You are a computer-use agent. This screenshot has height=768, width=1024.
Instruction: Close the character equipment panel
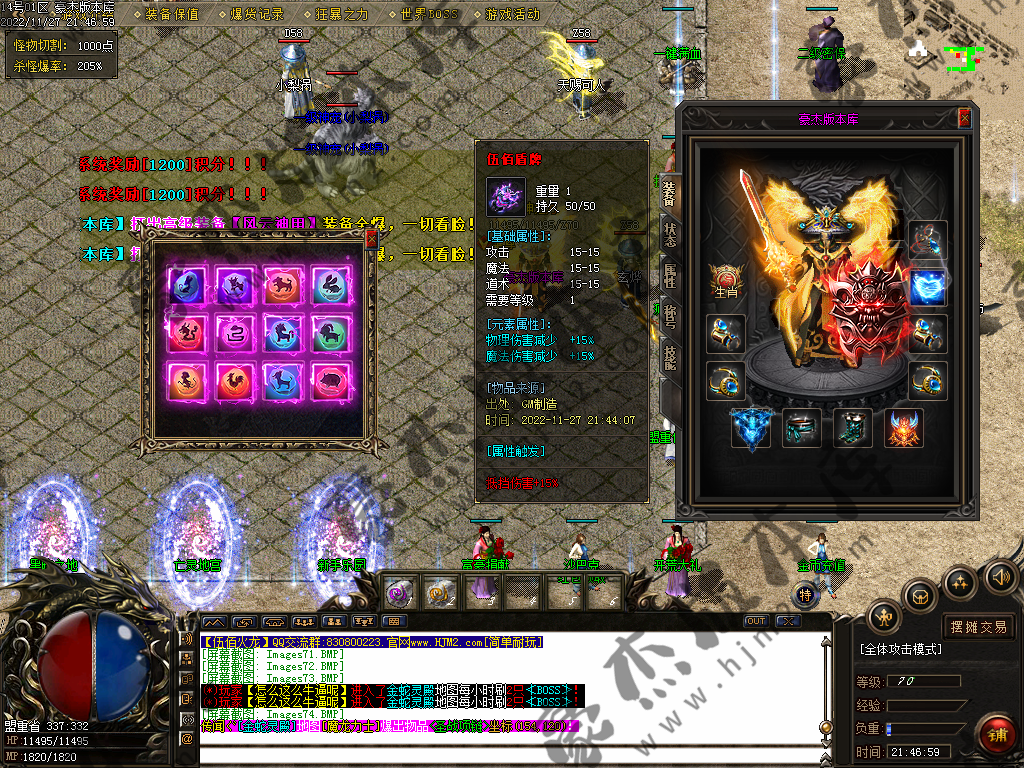click(964, 118)
